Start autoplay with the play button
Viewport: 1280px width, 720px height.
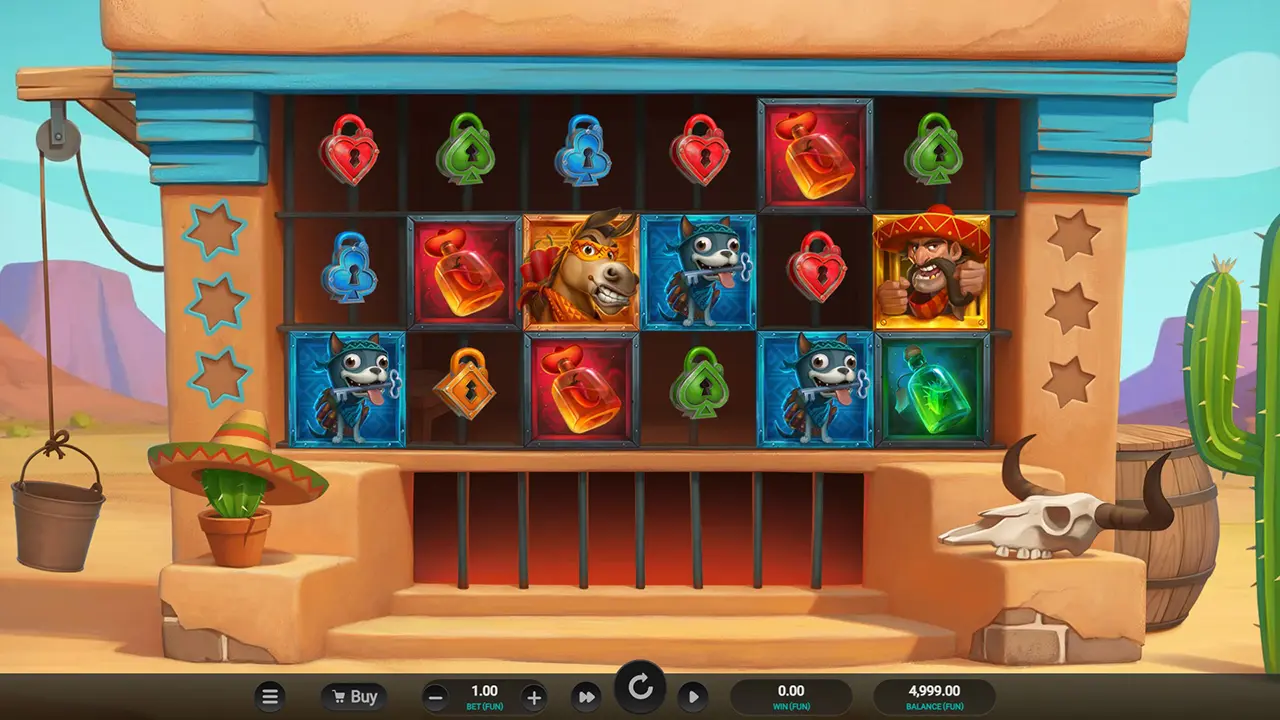(692, 697)
